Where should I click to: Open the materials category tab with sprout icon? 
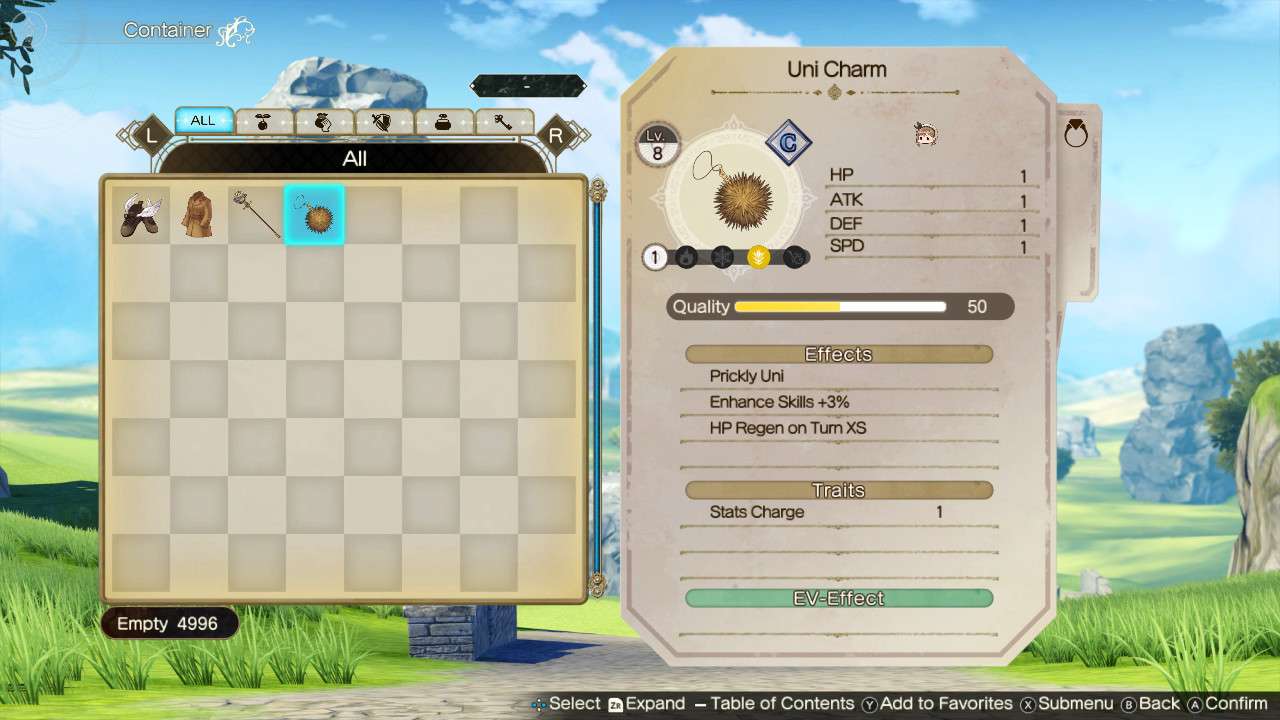click(262, 120)
